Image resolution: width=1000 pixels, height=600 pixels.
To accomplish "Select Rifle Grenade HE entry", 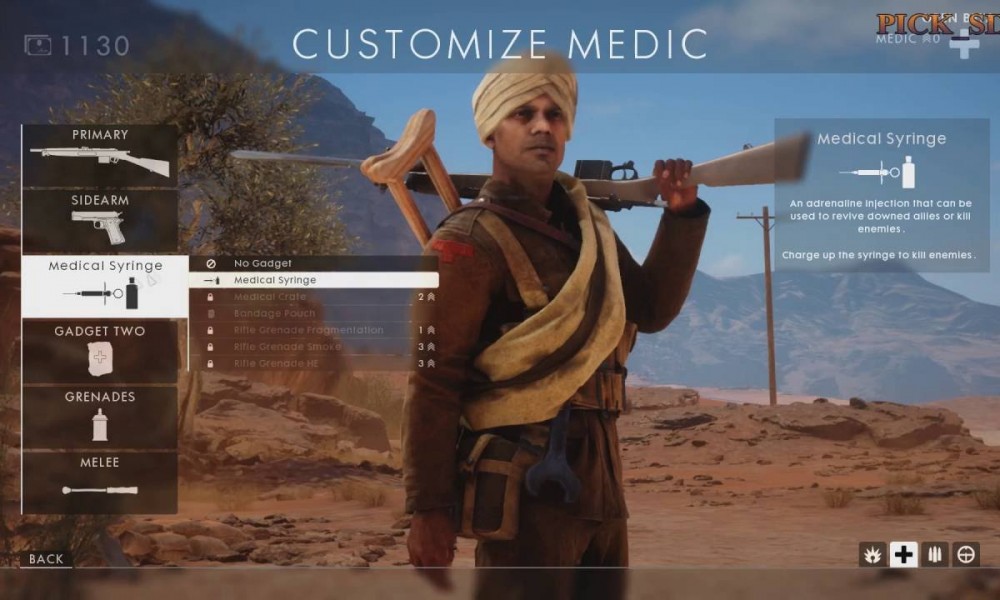I will coord(313,363).
